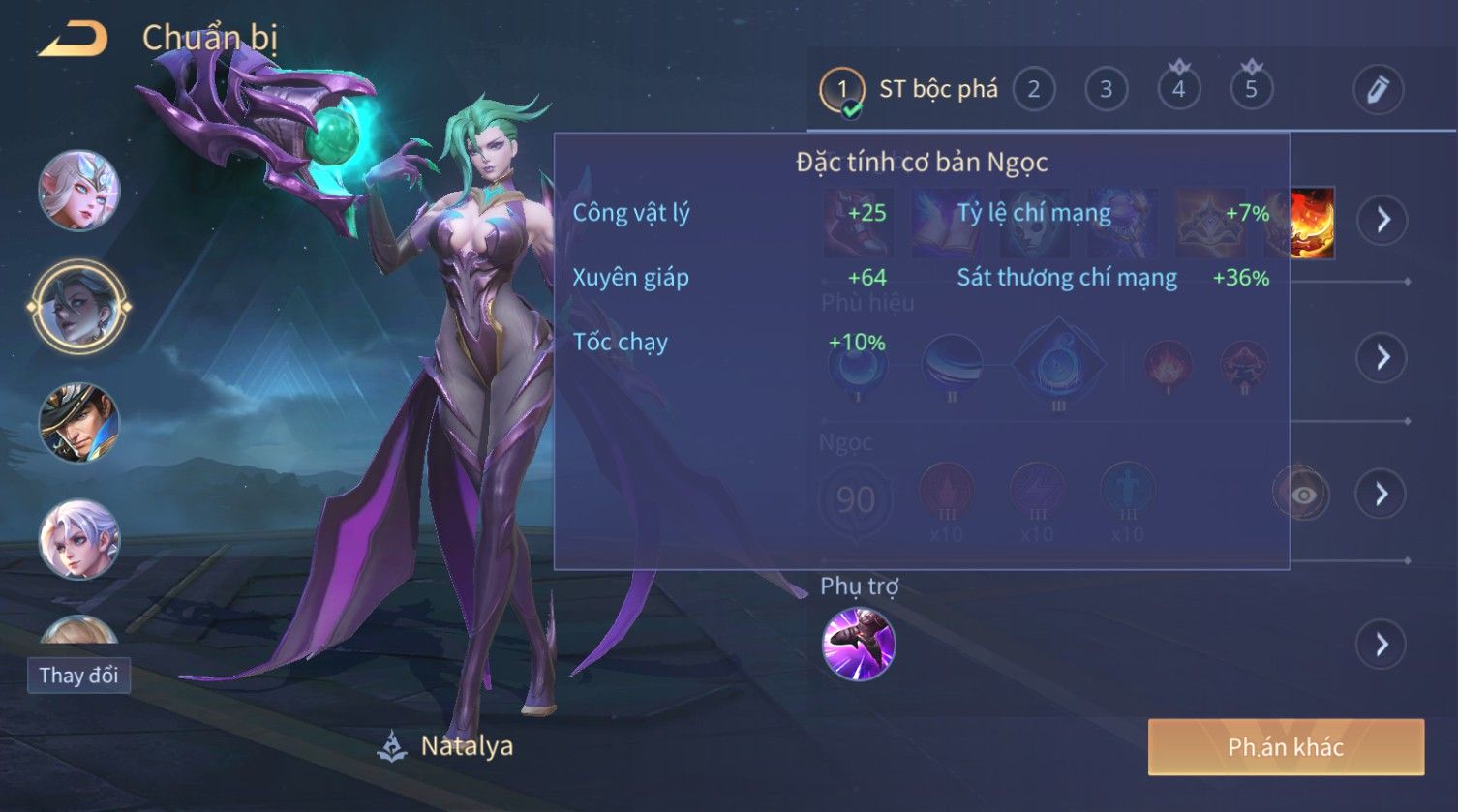Pick the cowboy-hat hero portrait

pyautogui.click(x=78, y=423)
